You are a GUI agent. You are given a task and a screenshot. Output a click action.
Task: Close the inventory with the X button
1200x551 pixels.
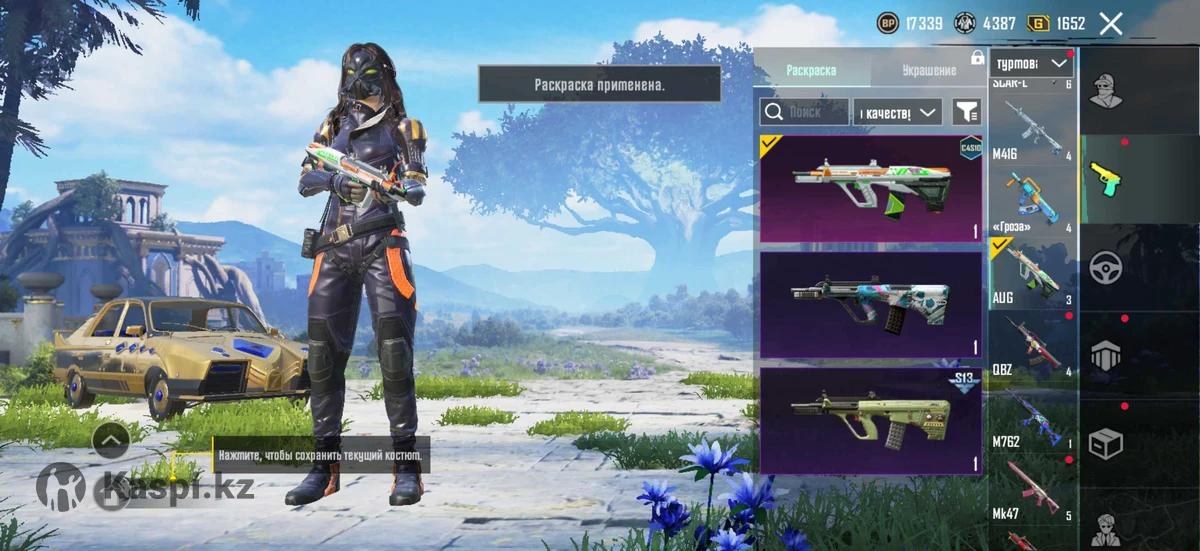pyautogui.click(x=1111, y=23)
